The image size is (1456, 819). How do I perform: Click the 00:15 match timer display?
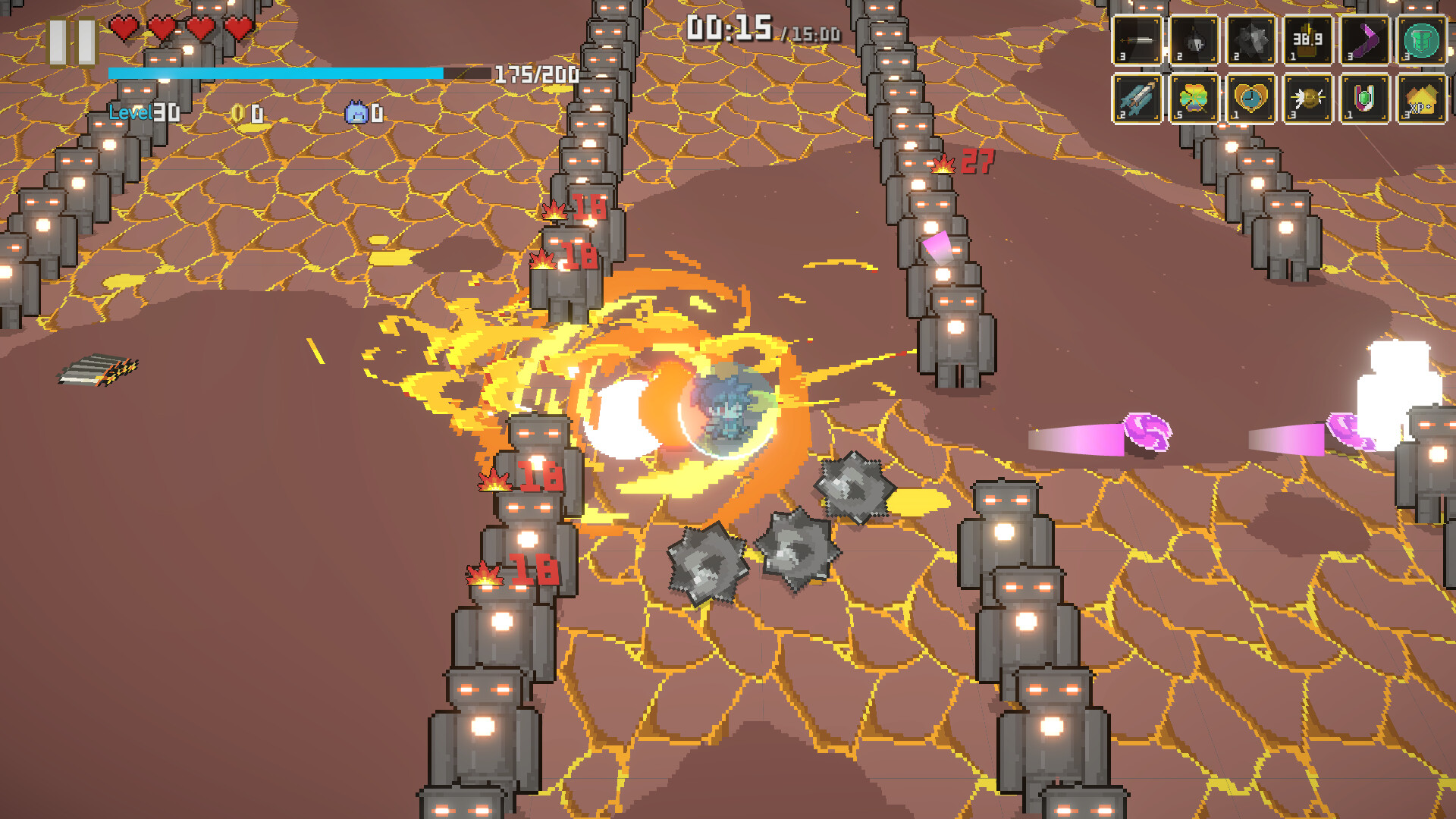(728, 25)
